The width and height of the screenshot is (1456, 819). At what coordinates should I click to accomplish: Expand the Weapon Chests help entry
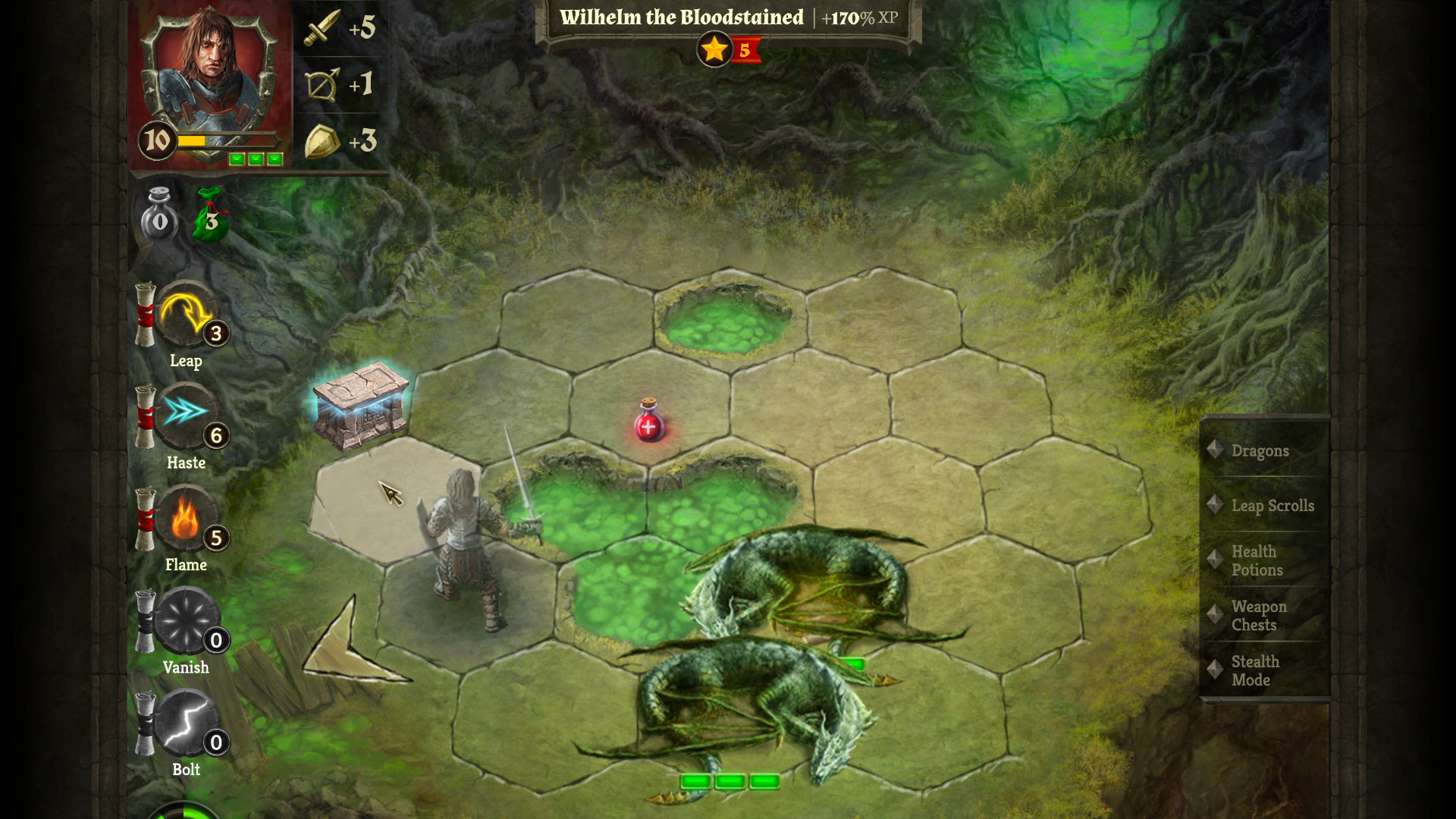click(1259, 616)
